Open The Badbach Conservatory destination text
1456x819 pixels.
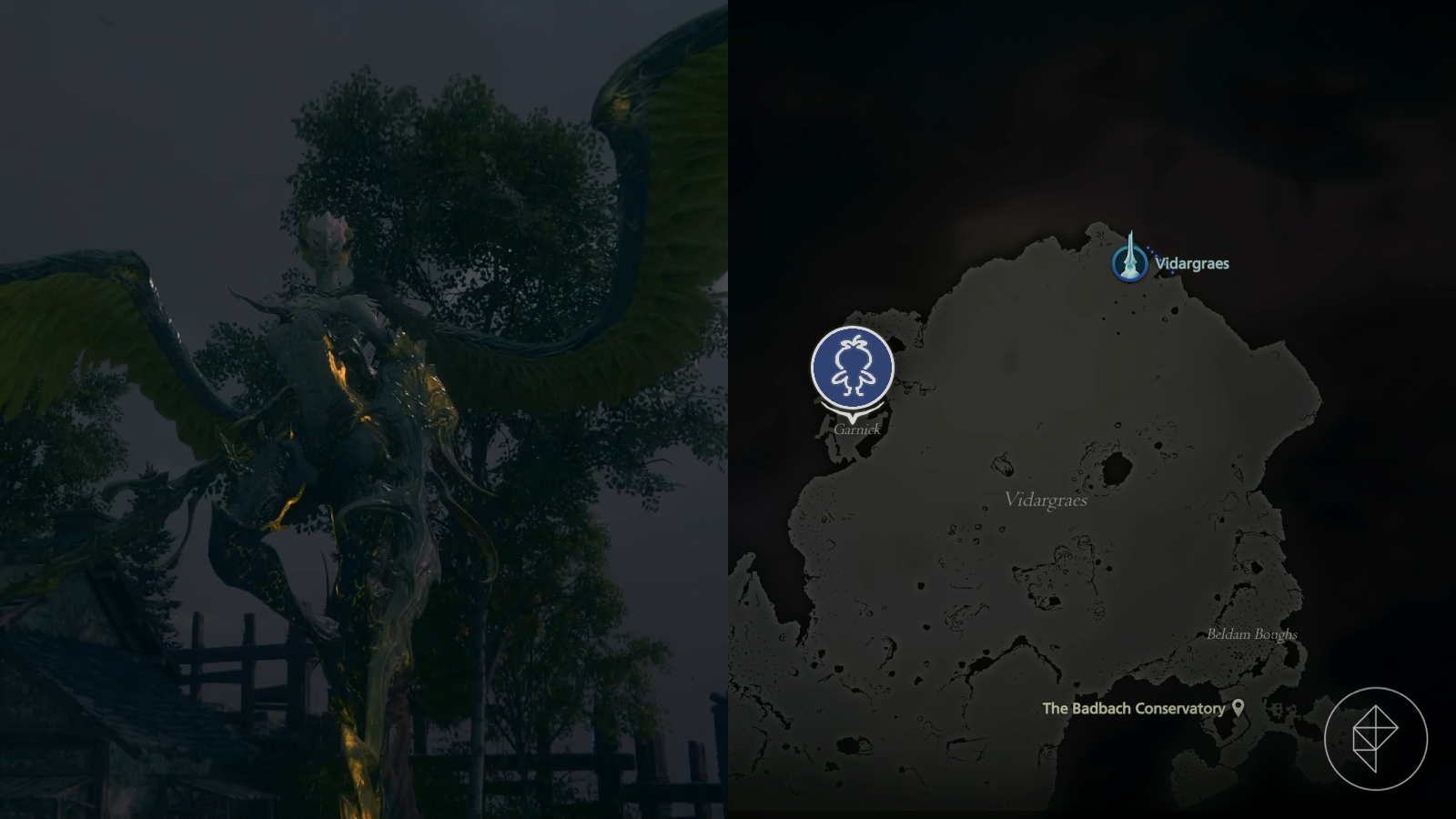(1133, 708)
